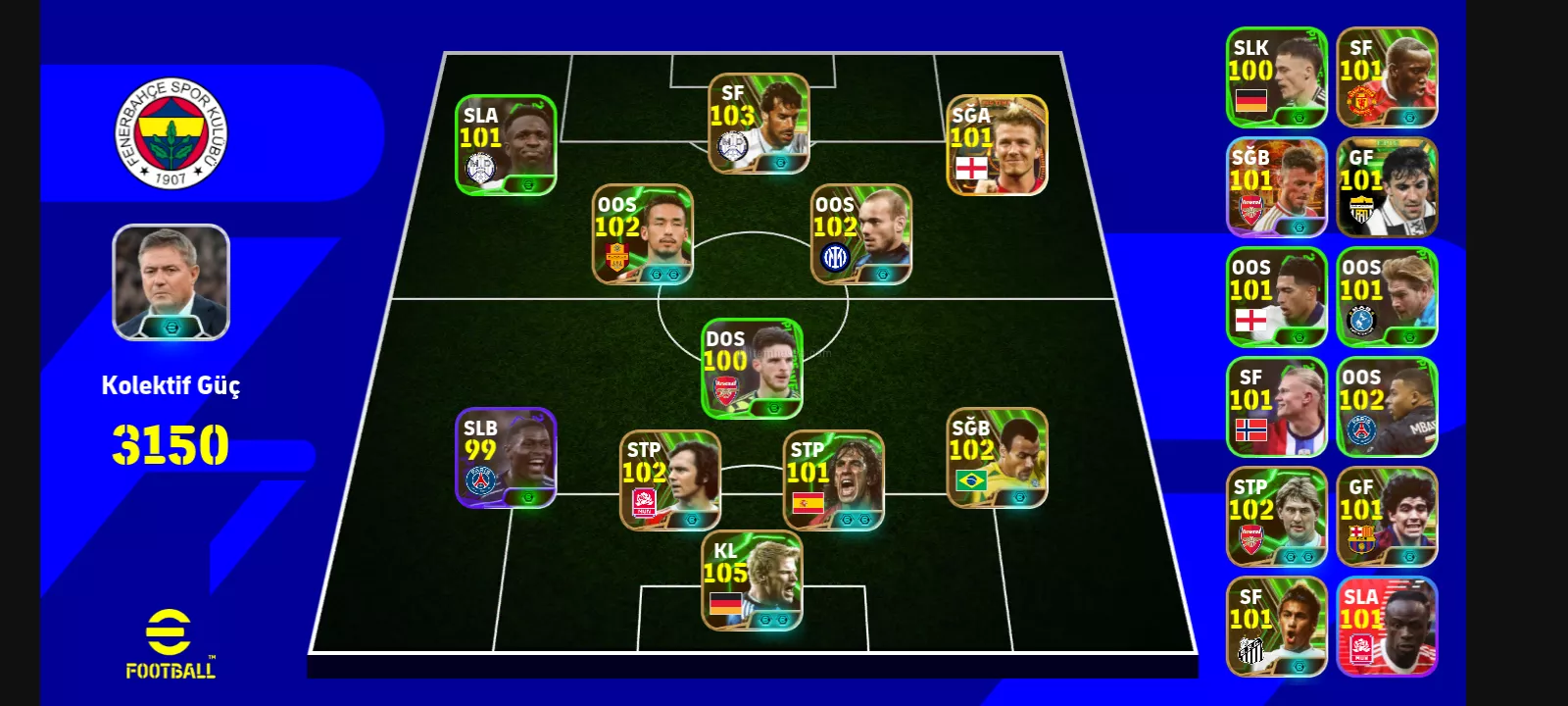Select the DOS 100 Arsenal midfielder card
Viewport: 1568px width, 706px height.
(752, 369)
